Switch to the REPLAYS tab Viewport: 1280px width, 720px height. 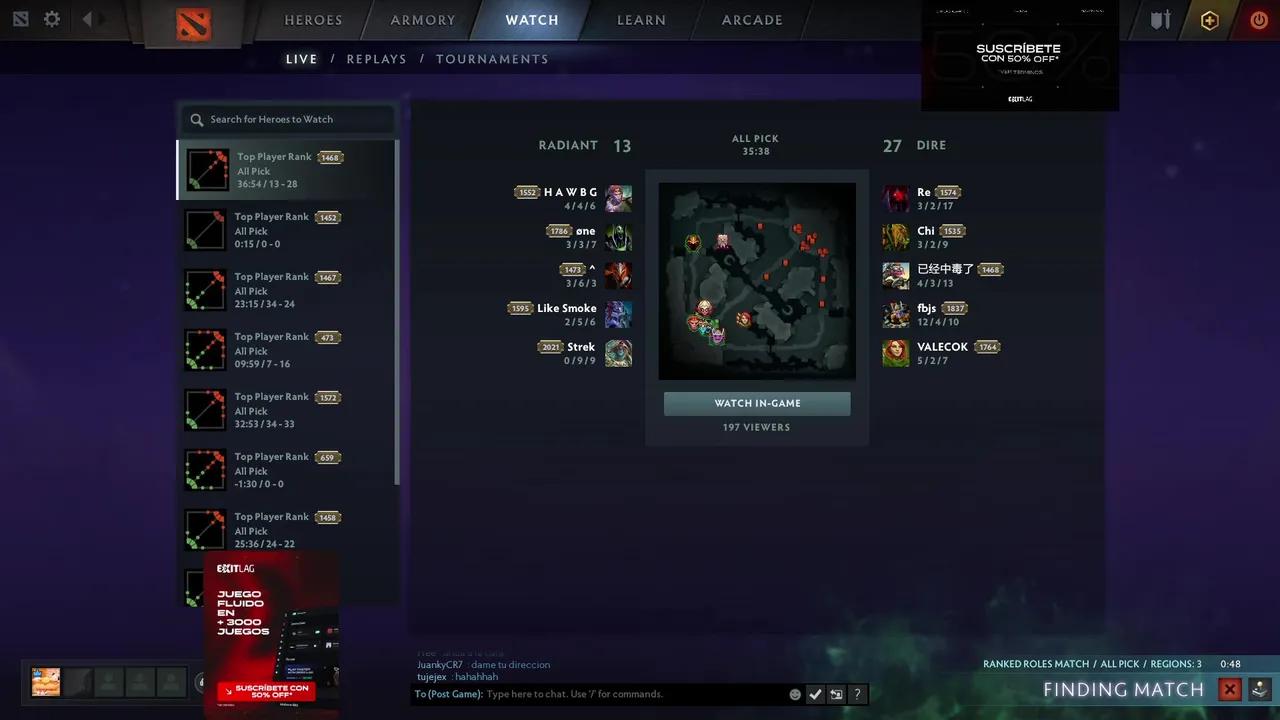tap(376, 59)
